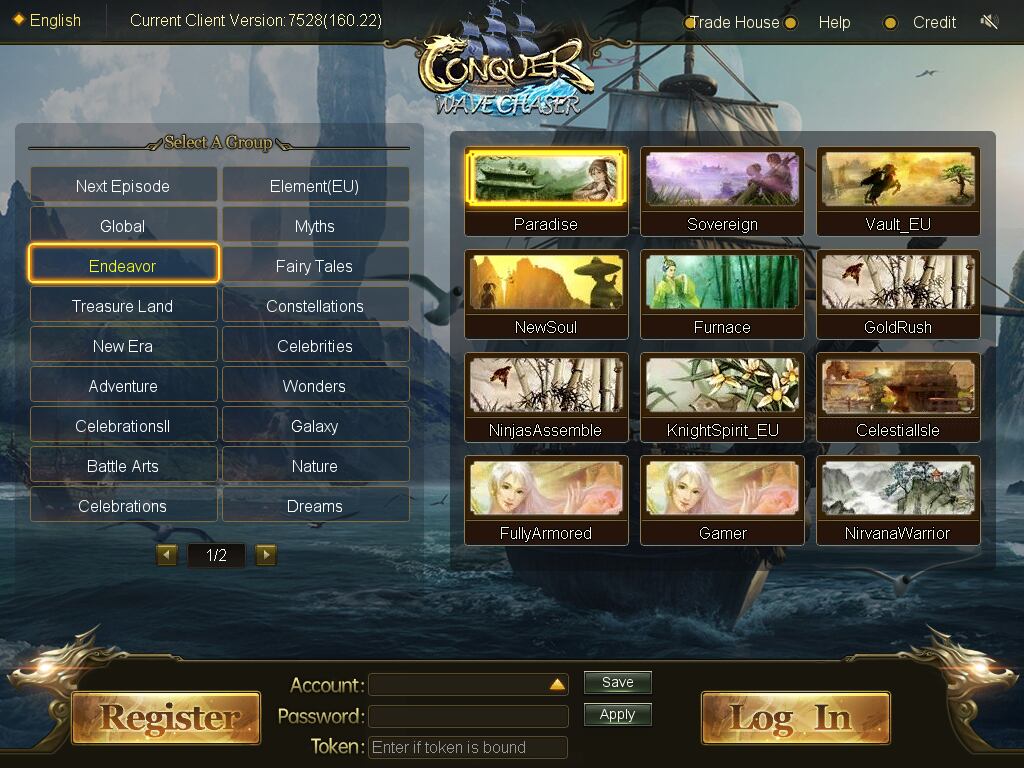Go to previous group page arrow
1024x768 pixels.
(x=167, y=555)
